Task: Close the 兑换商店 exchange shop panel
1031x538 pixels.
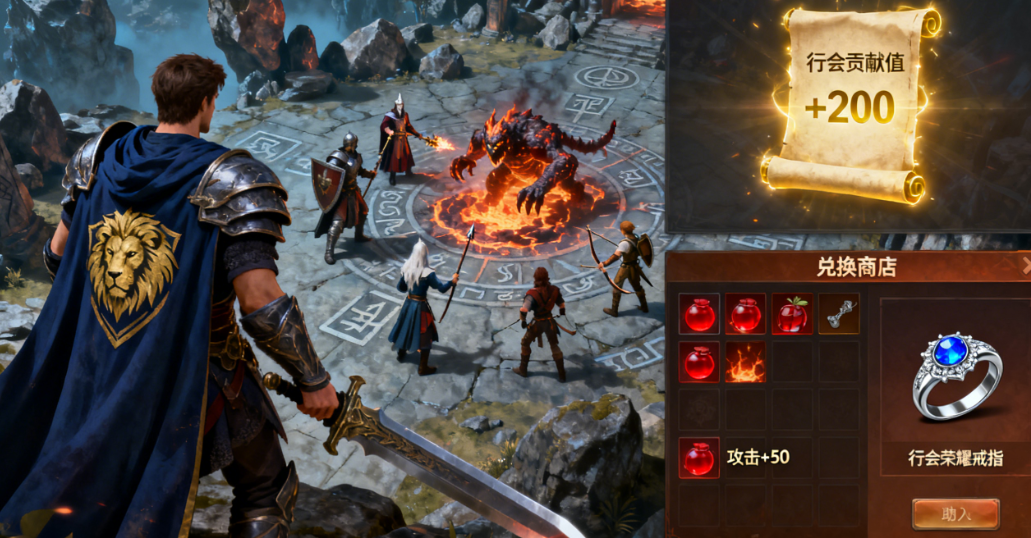Action: (1025, 266)
